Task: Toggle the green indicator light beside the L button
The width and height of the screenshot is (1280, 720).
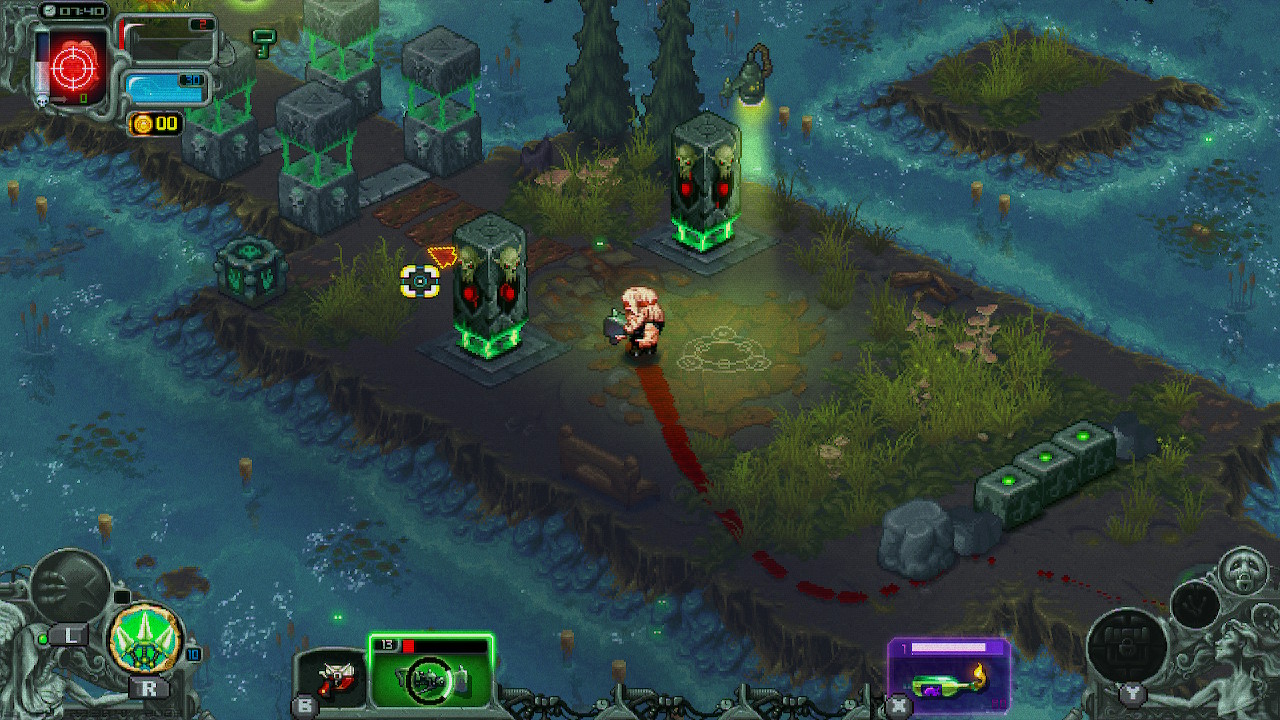Action: 43,640
